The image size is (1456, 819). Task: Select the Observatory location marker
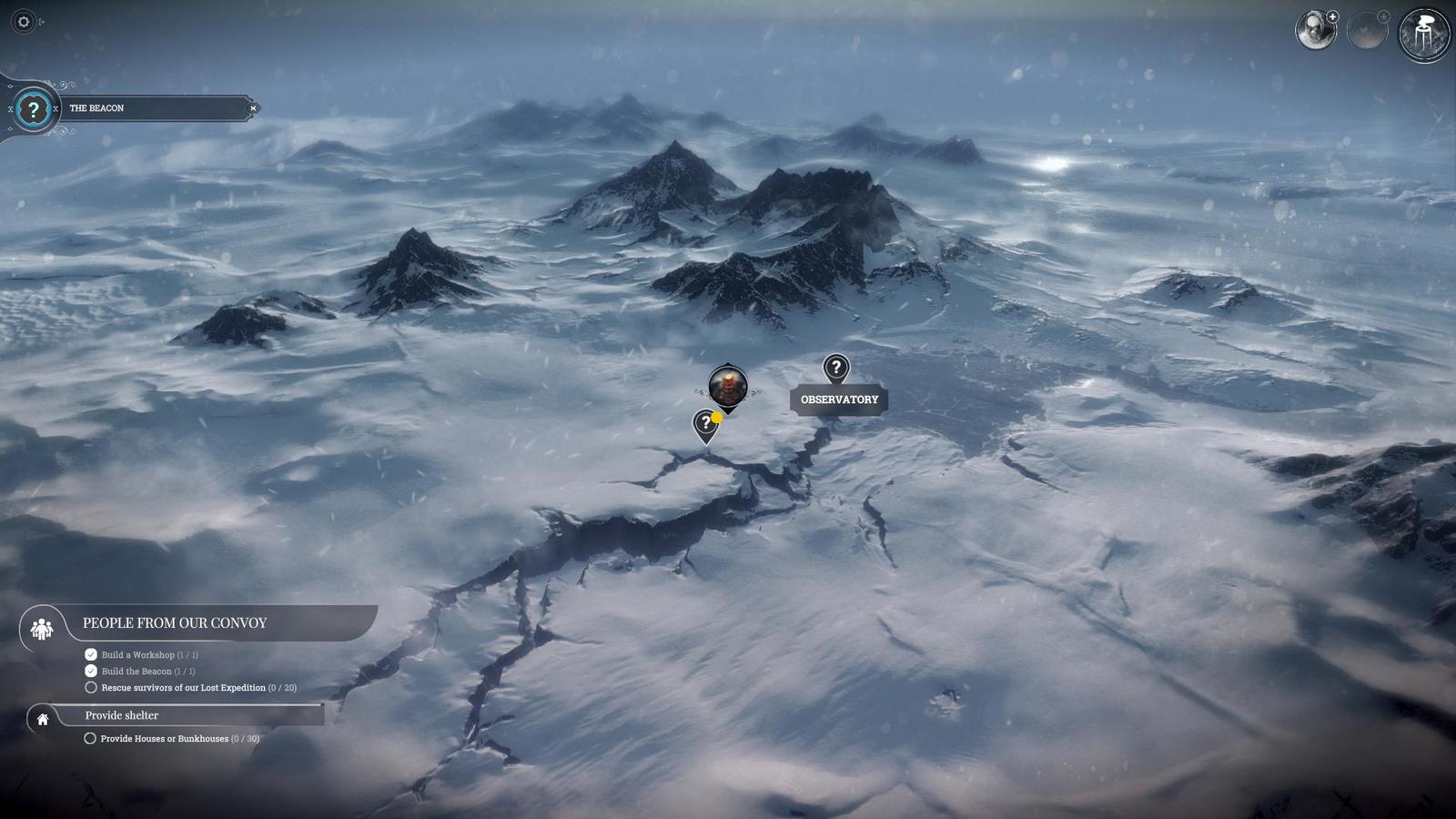[835, 369]
